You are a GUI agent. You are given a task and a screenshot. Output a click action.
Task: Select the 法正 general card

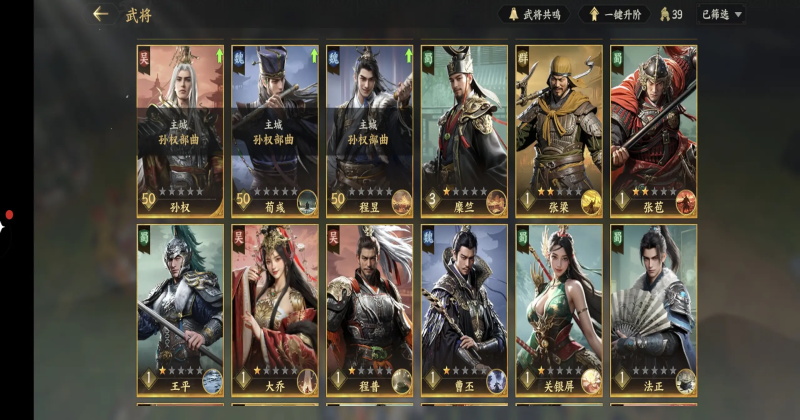tap(653, 310)
